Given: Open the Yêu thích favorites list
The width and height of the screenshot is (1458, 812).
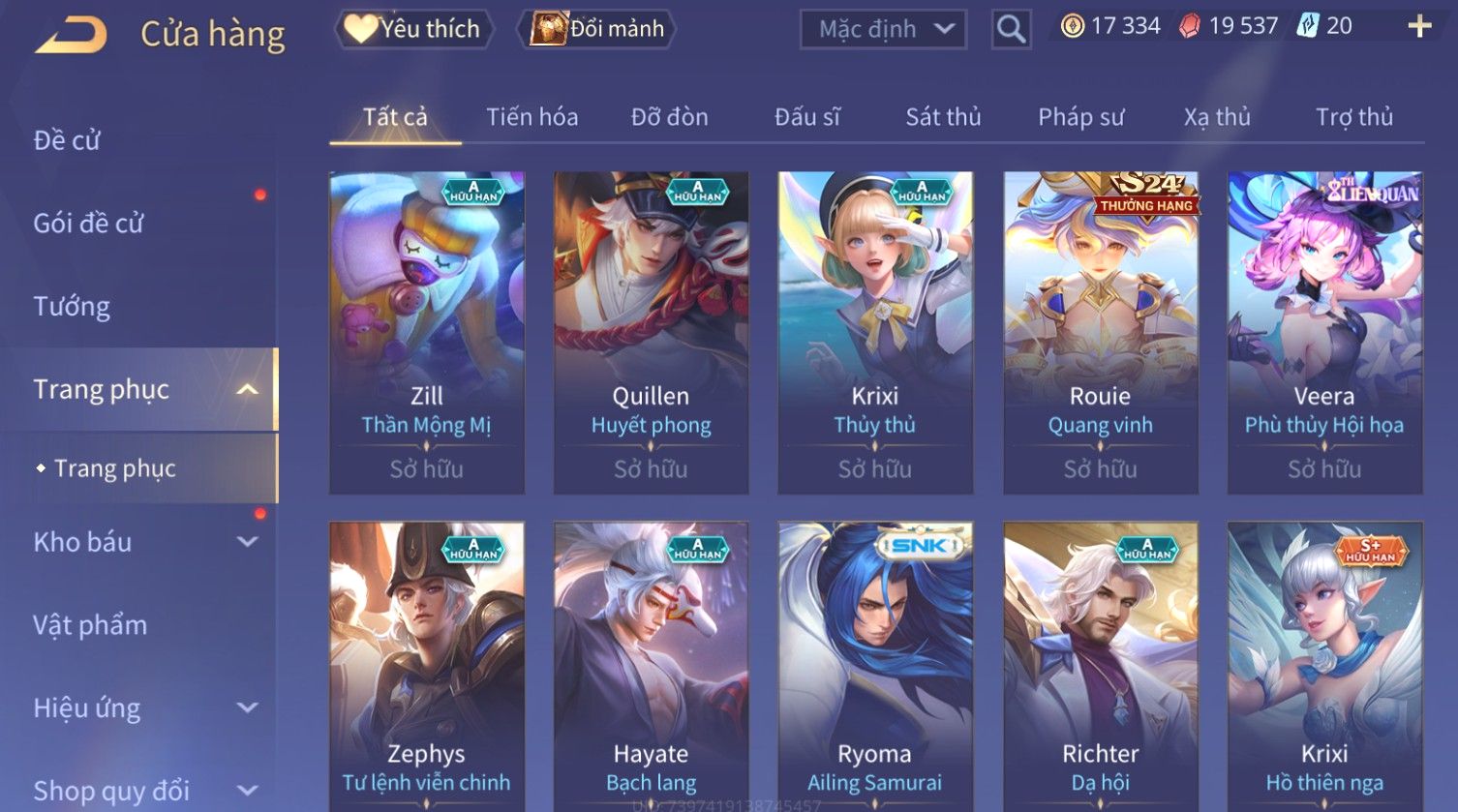Looking at the screenshot, I should click(414, 29).
